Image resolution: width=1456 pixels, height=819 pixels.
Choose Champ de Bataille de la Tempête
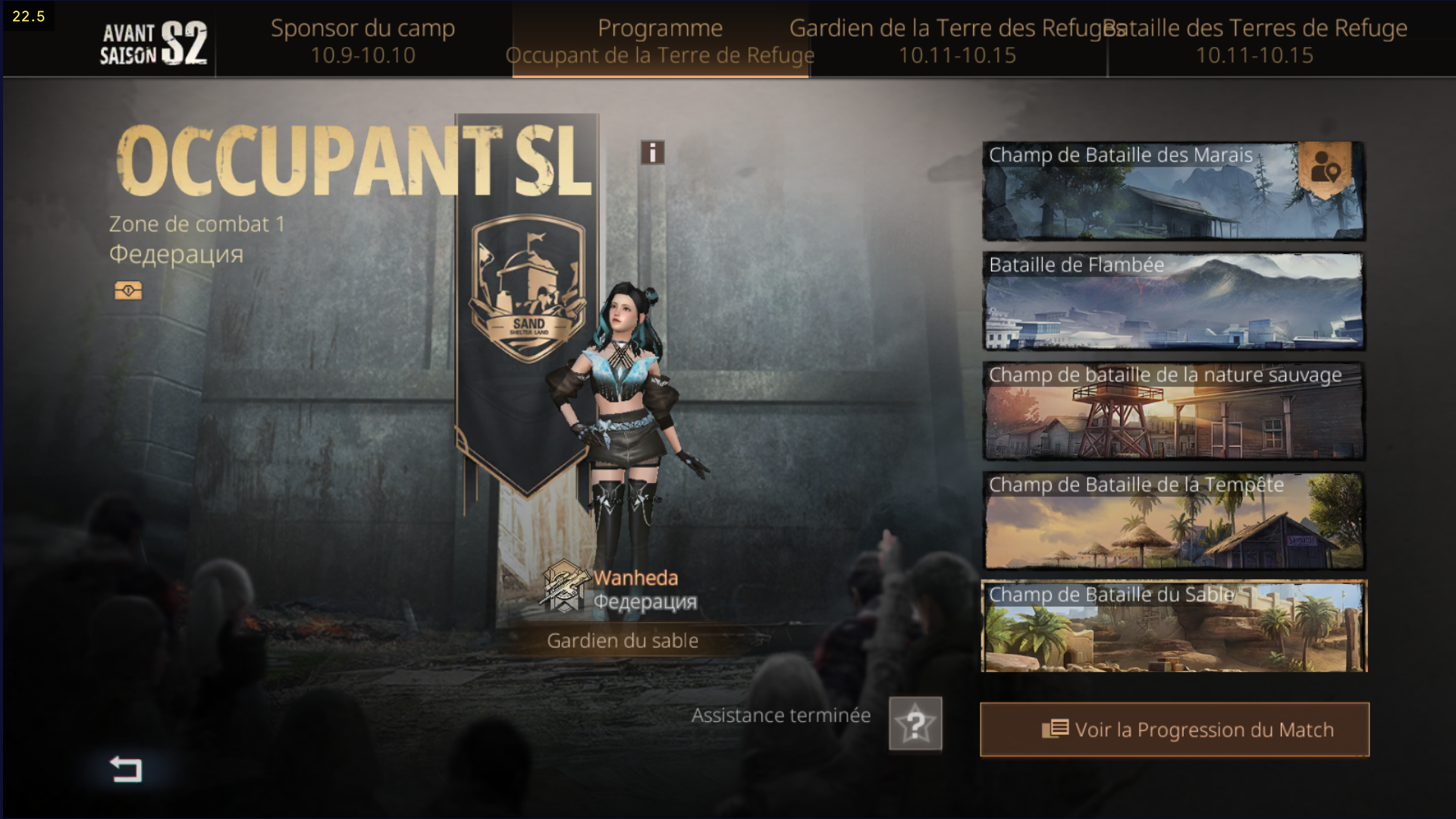pyautogui.click(x=1173, y=522)
